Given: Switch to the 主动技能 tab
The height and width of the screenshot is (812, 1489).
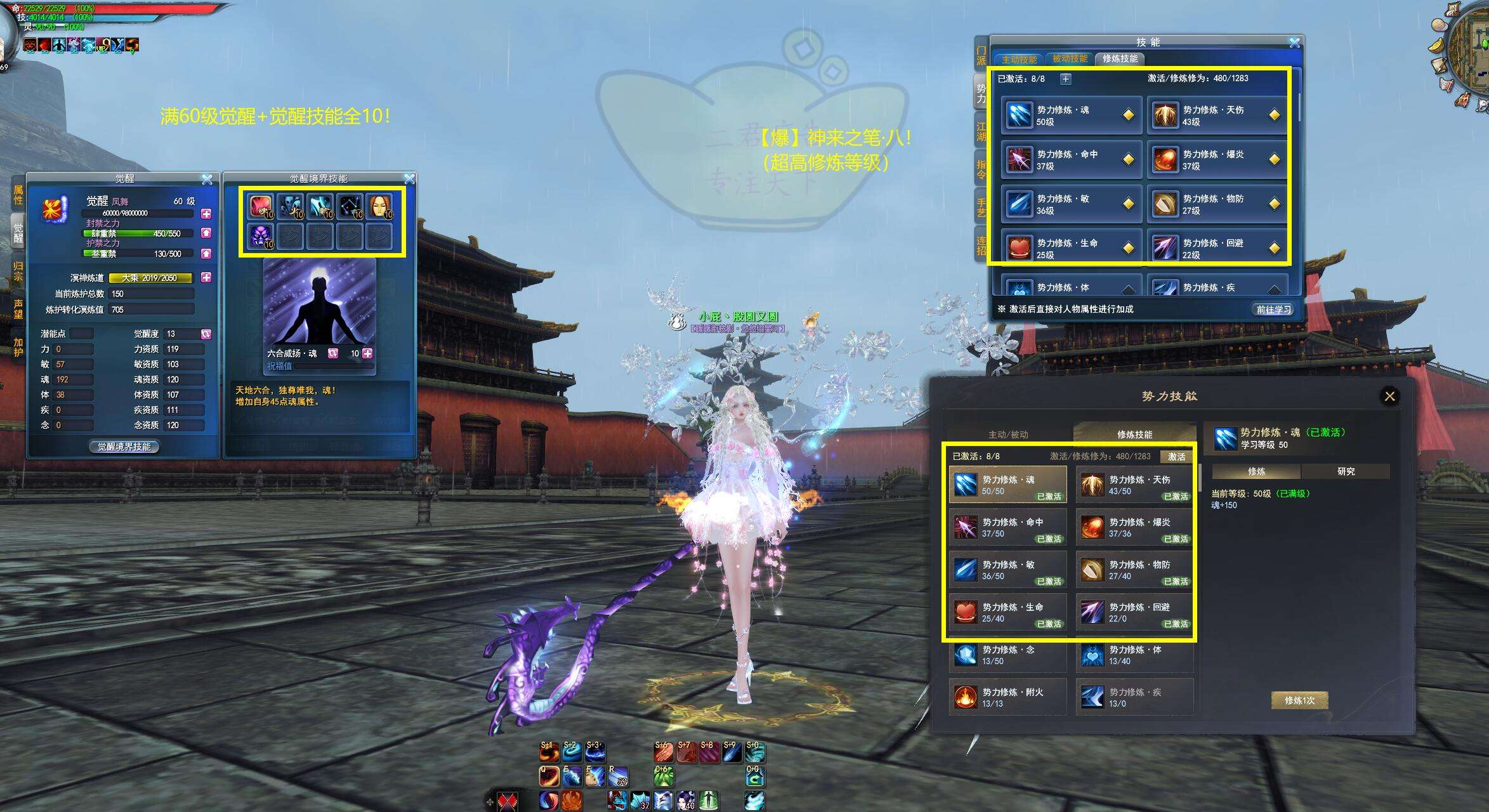Looking at the screenshot, I should [x=1019, y=59].
